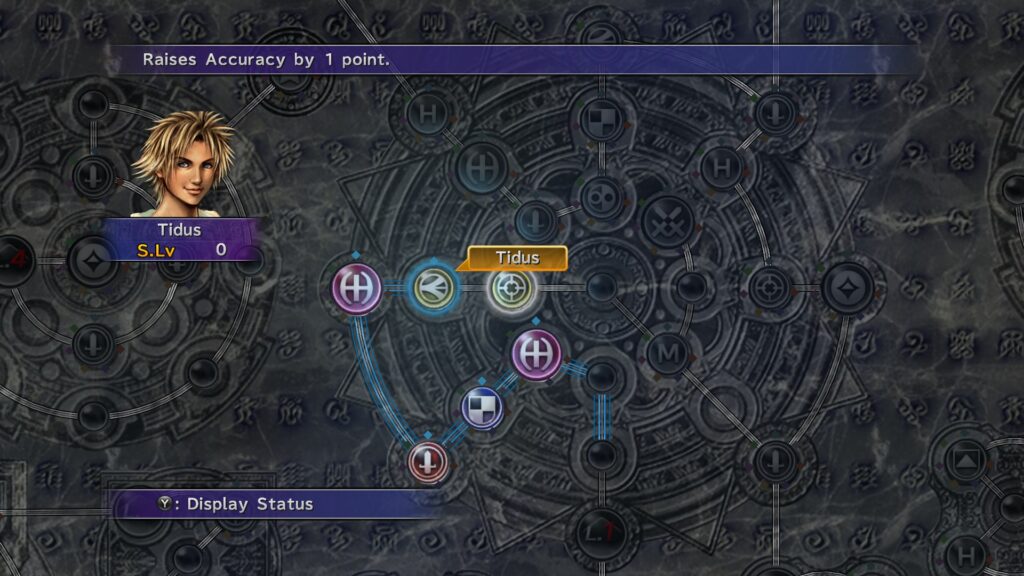Select the unlit crosshair node
This screenshot has height=576, width=1024.
pyautogui.click(x=768, y=289)
